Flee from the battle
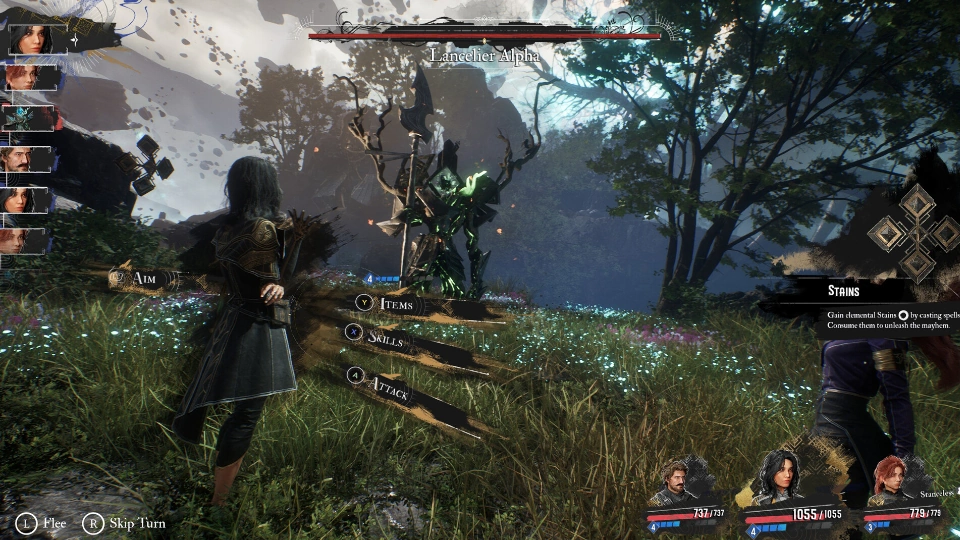Image resolution: width=960 pixels, height=540 pixels. [44, 523]
